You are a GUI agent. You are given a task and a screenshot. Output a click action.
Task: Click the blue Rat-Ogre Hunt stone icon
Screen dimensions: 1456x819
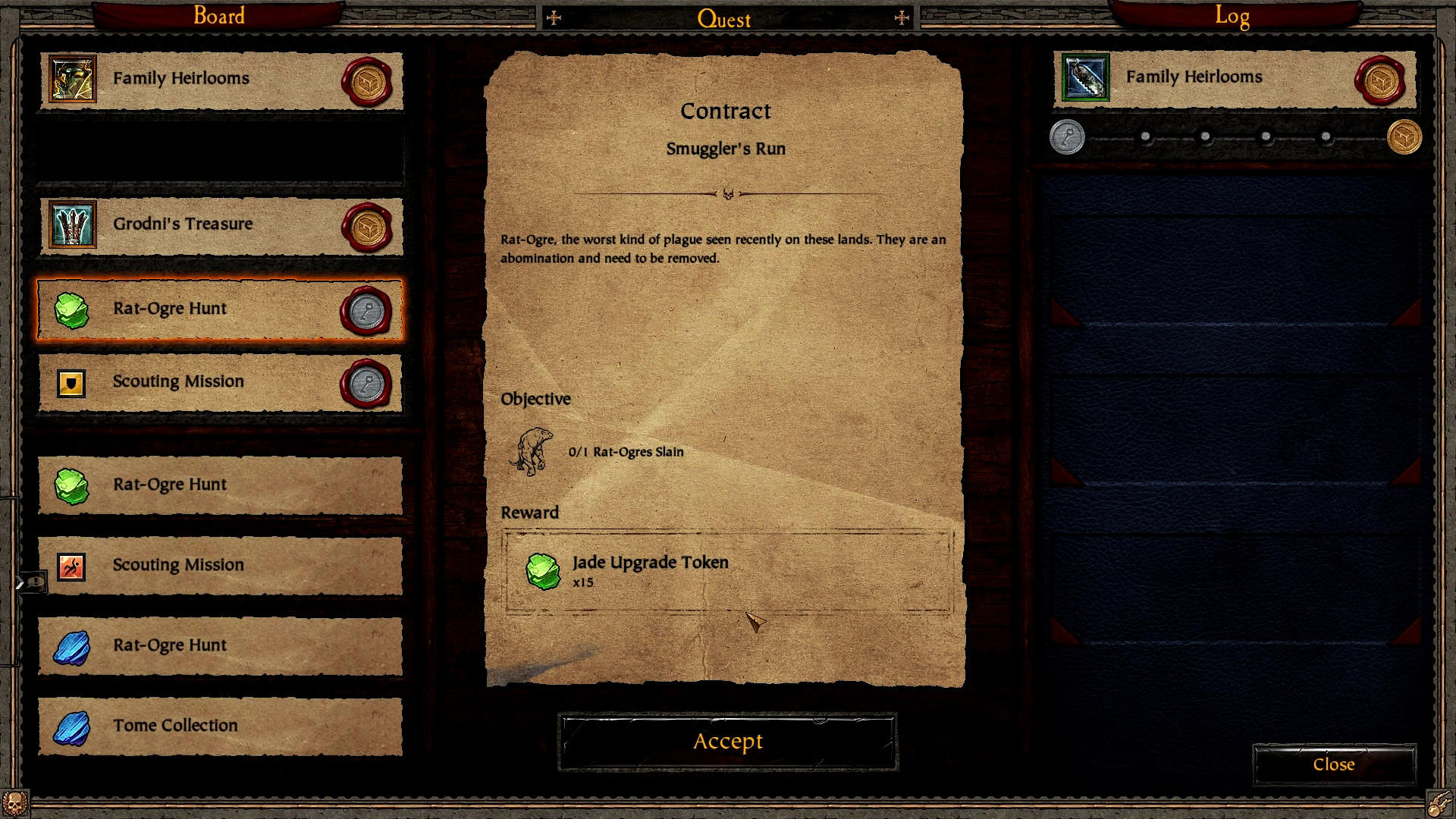coord(72,645)
